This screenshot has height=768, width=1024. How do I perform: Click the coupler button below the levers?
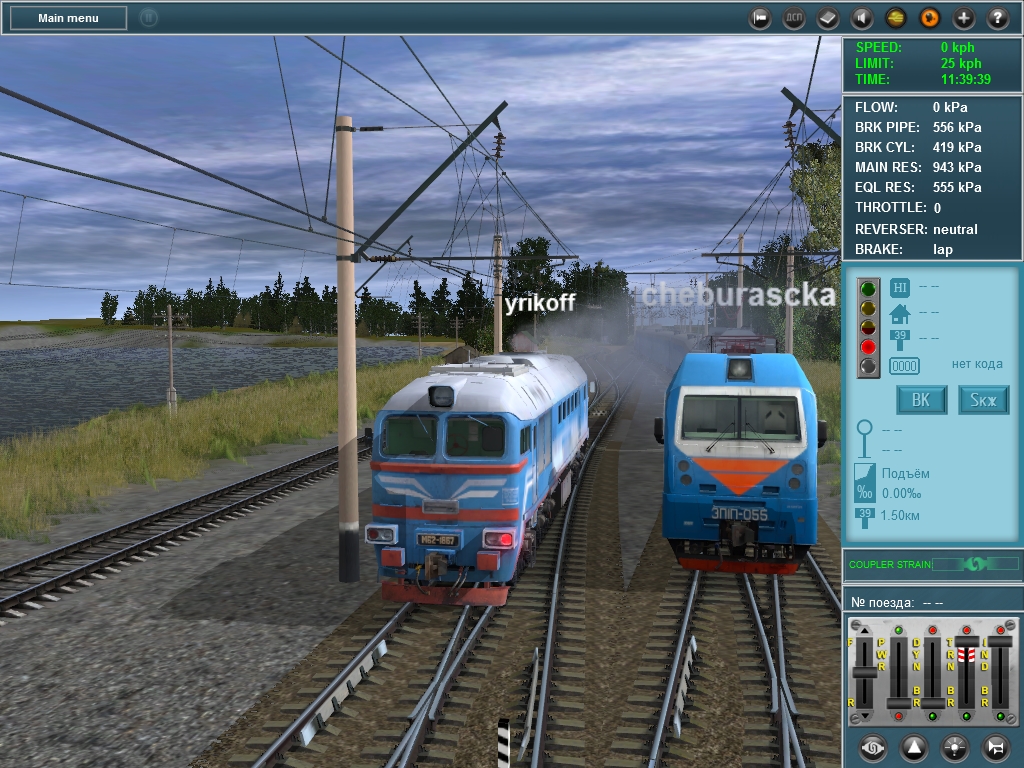coord(873,747)
